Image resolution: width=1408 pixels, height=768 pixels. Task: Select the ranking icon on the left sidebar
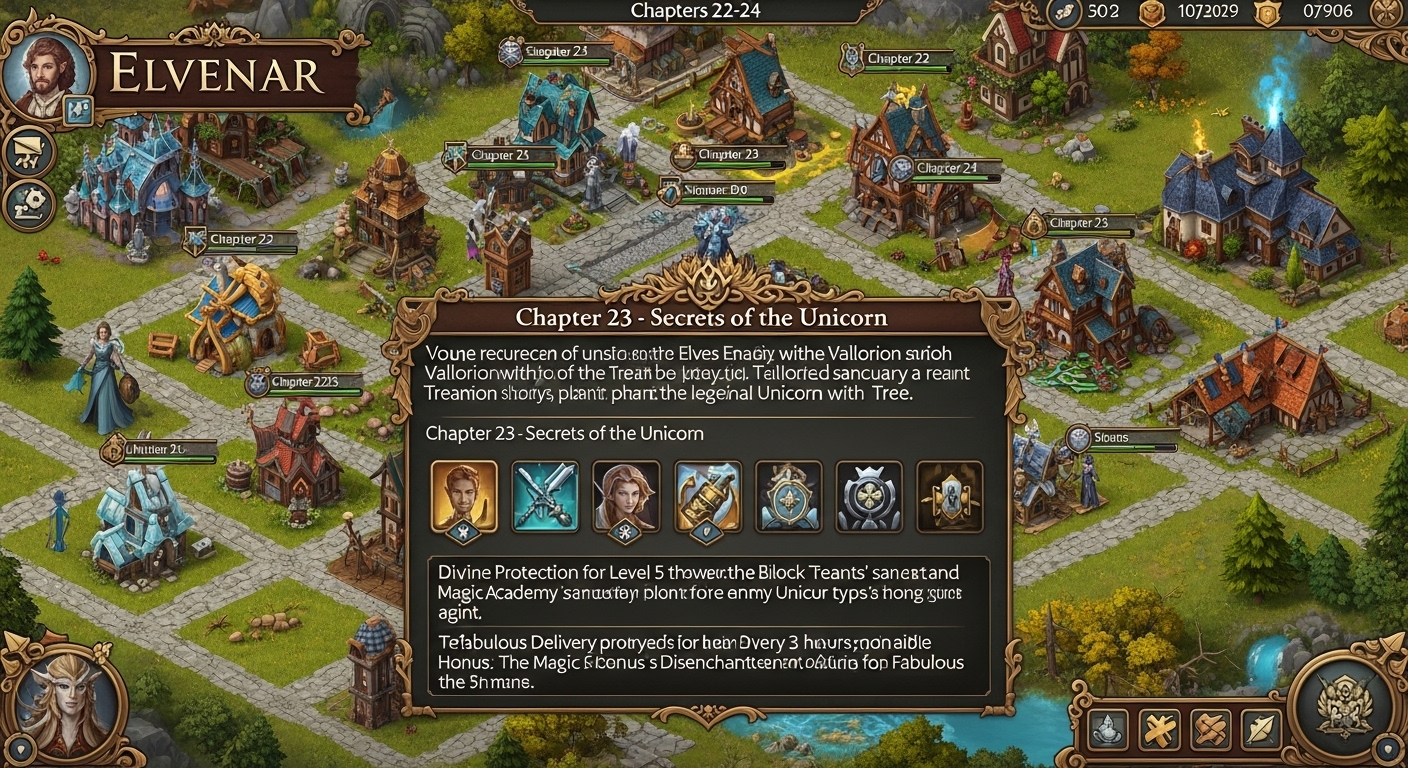click(x=30, y=205)
